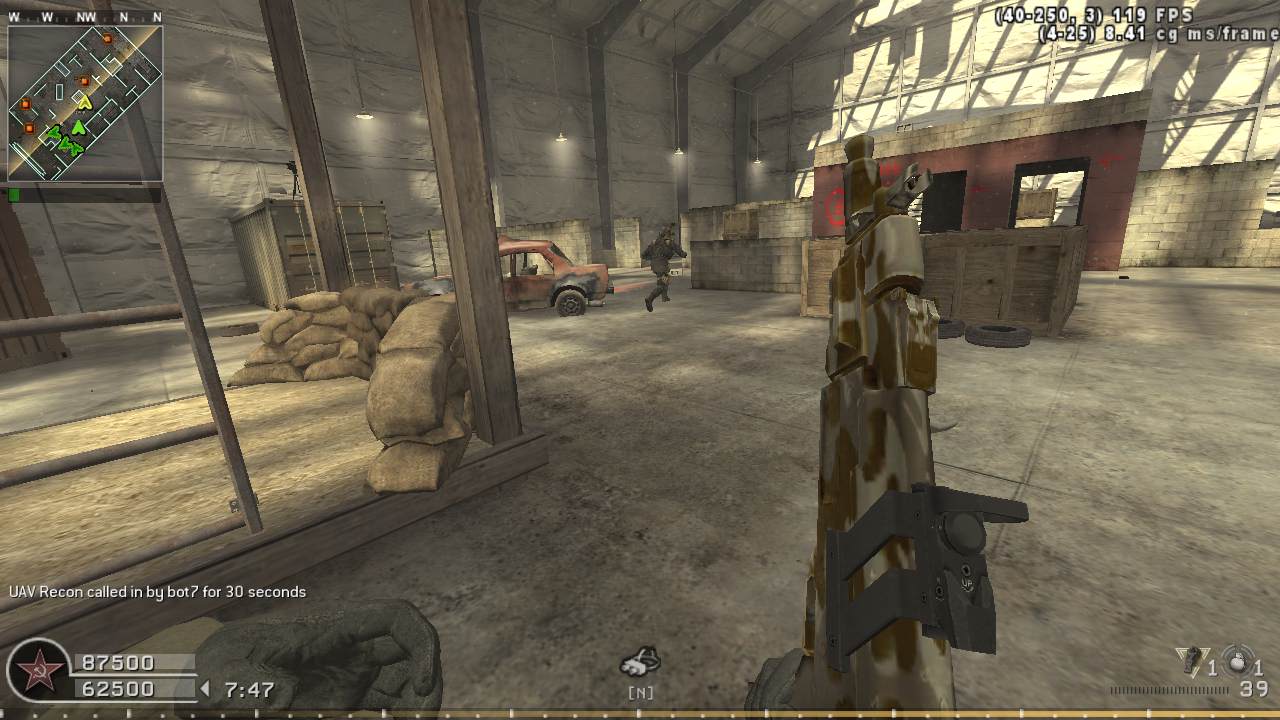The image size is (1280, 720).
Task: Click the minimap in the corner
Action: [x=85, y=103]
